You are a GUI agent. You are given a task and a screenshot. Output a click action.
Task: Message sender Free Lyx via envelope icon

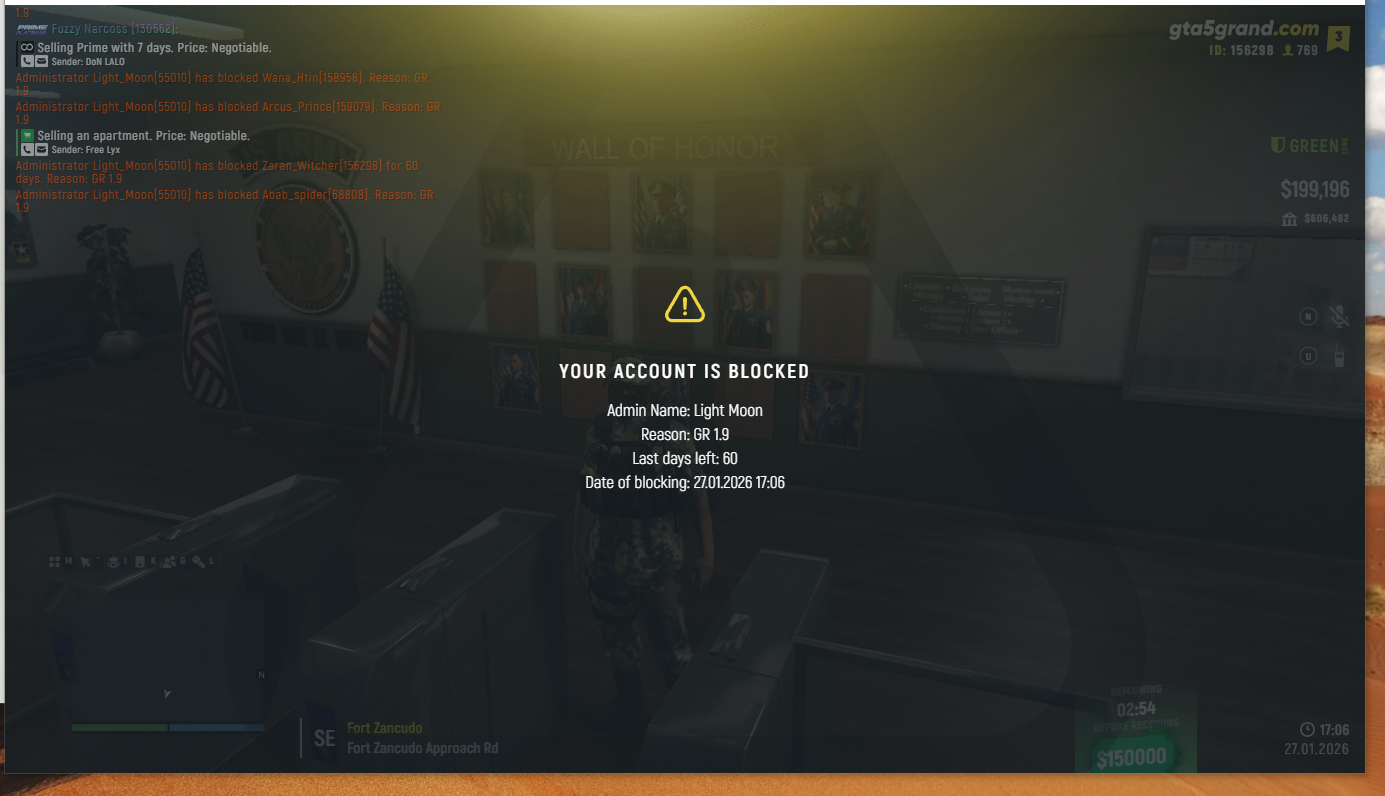42,149
